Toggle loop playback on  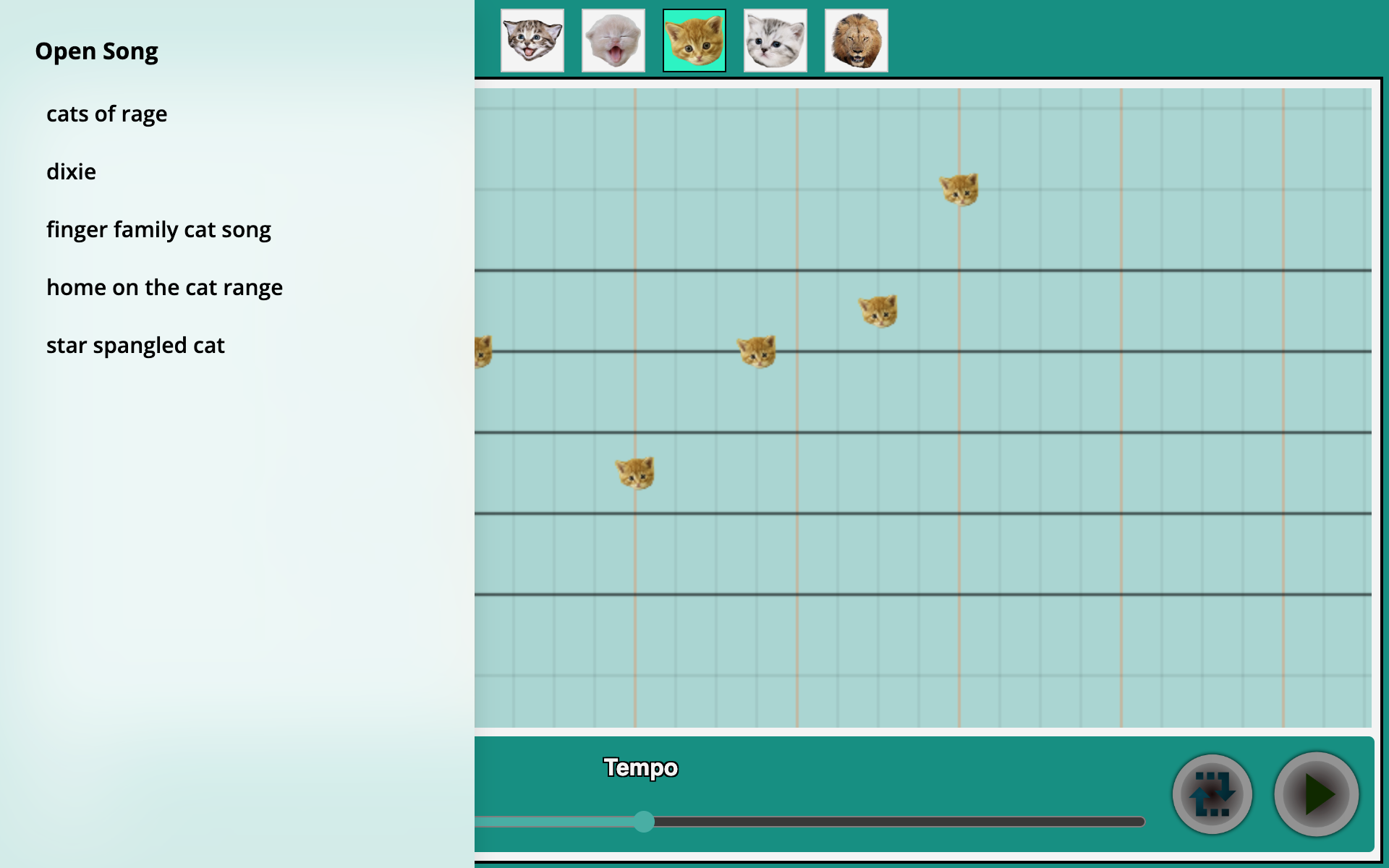click(x=1212, y=793)
